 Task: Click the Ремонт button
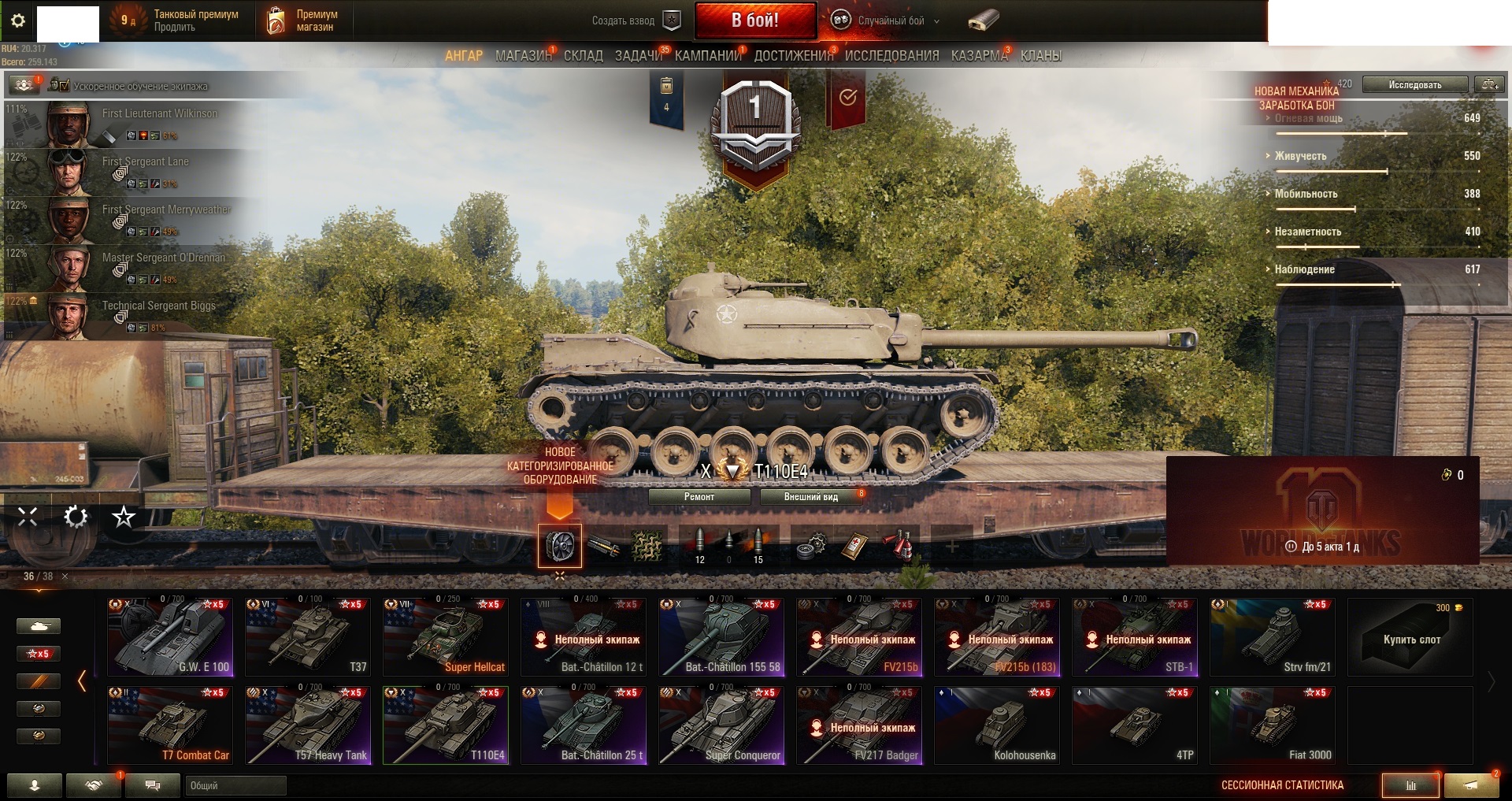tap(699, 497)
